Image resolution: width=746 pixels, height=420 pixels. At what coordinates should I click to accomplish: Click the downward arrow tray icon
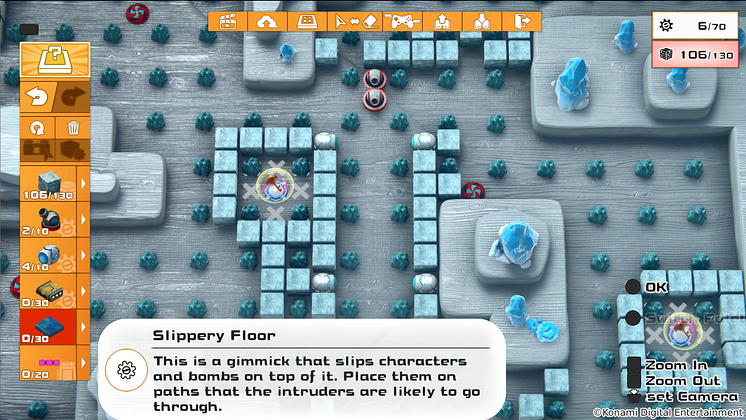point(481,22)
